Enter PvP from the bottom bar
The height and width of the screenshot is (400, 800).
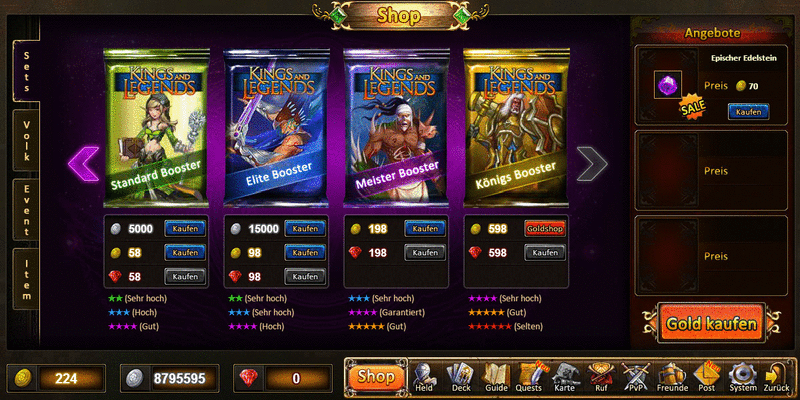coord(636,376)
